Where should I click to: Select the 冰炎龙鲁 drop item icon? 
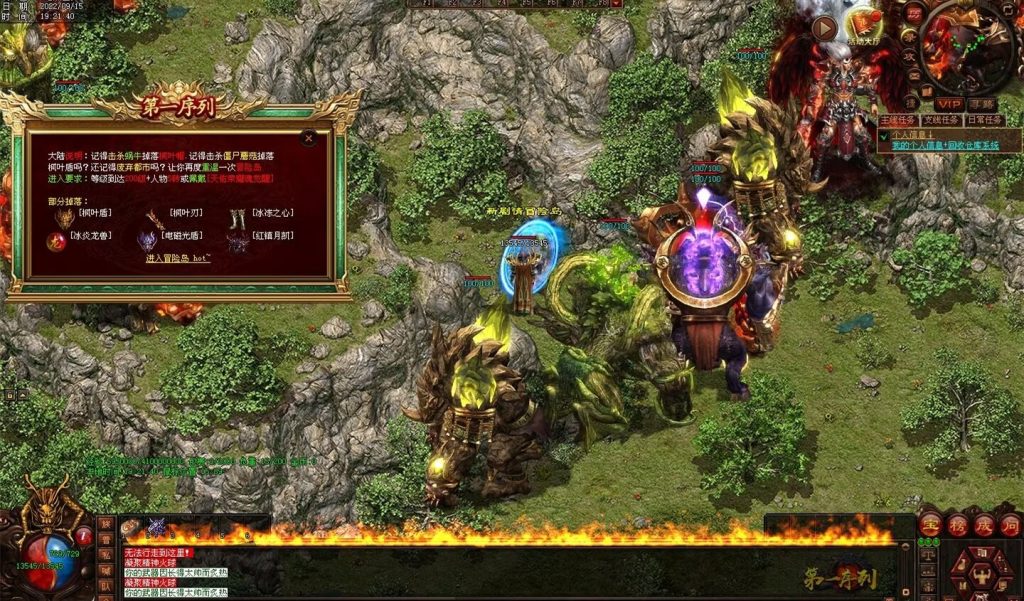58,241
